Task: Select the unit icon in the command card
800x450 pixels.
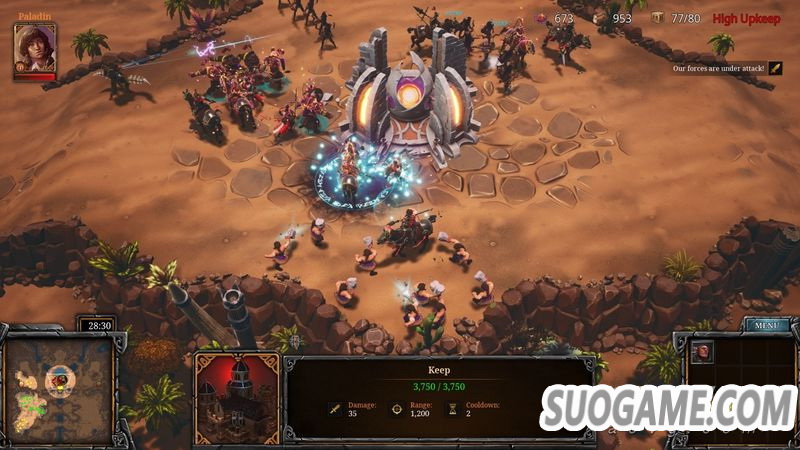Action: (704, 353)
